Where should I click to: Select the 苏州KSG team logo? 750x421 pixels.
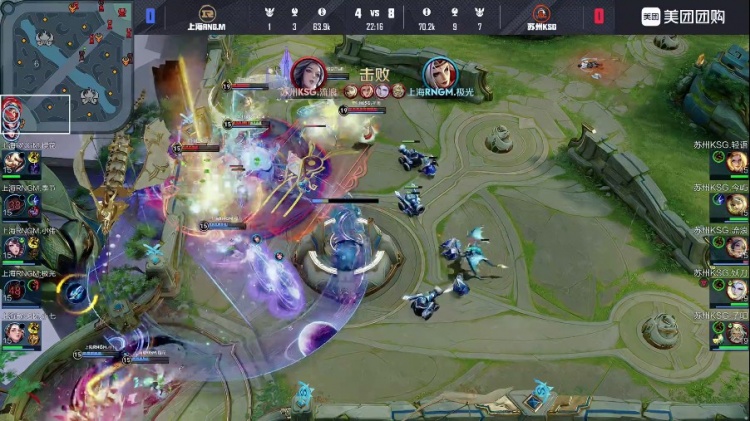541,14
